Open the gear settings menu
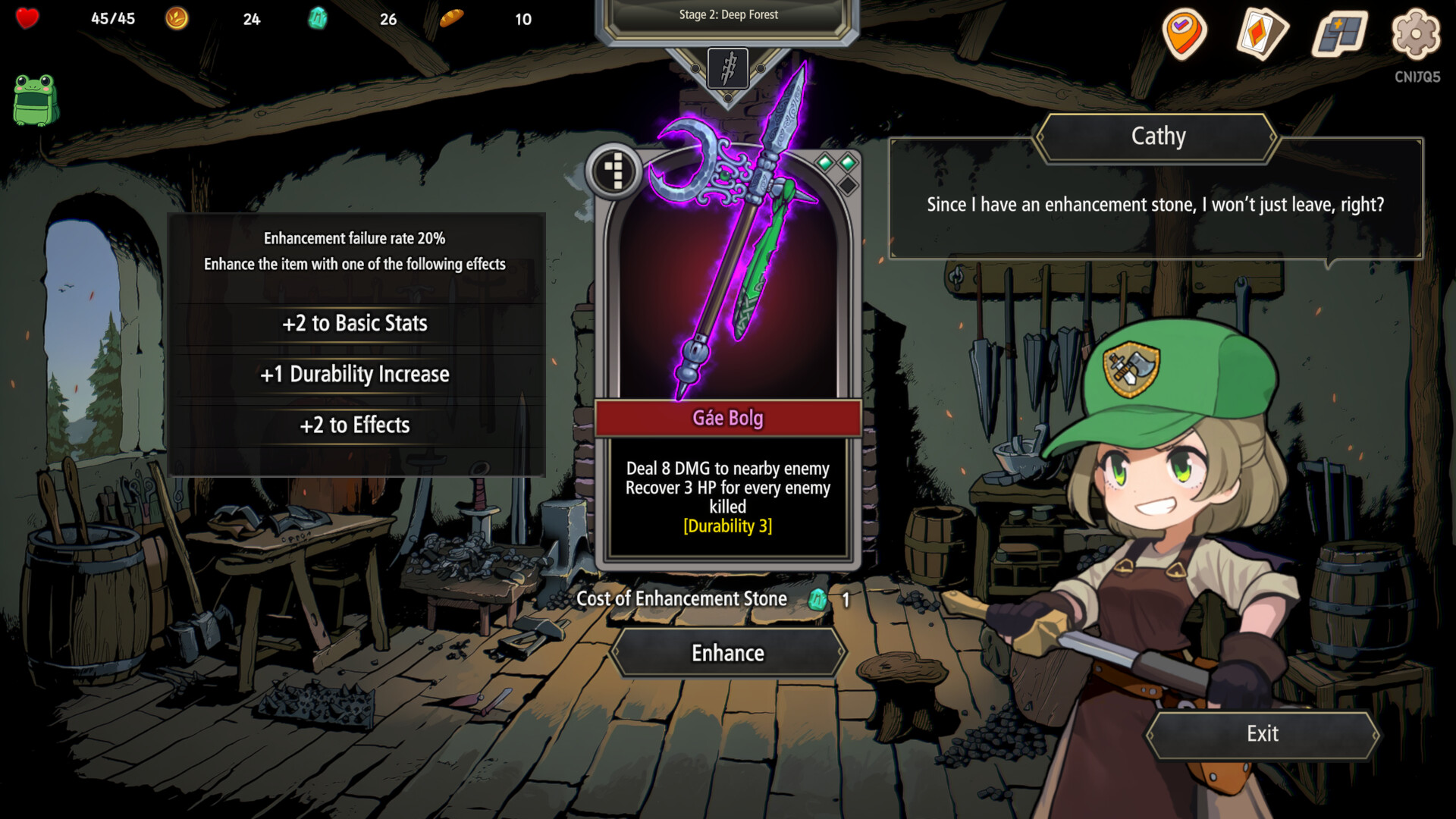 (1415, 34)
